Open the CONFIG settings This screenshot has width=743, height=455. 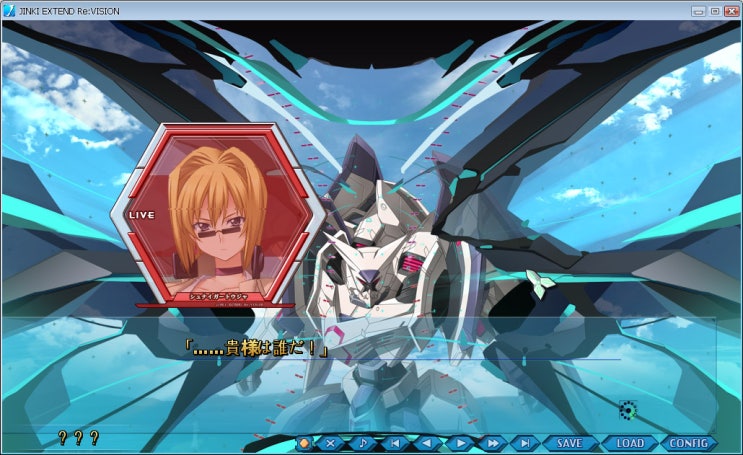[x=688, y=443]
